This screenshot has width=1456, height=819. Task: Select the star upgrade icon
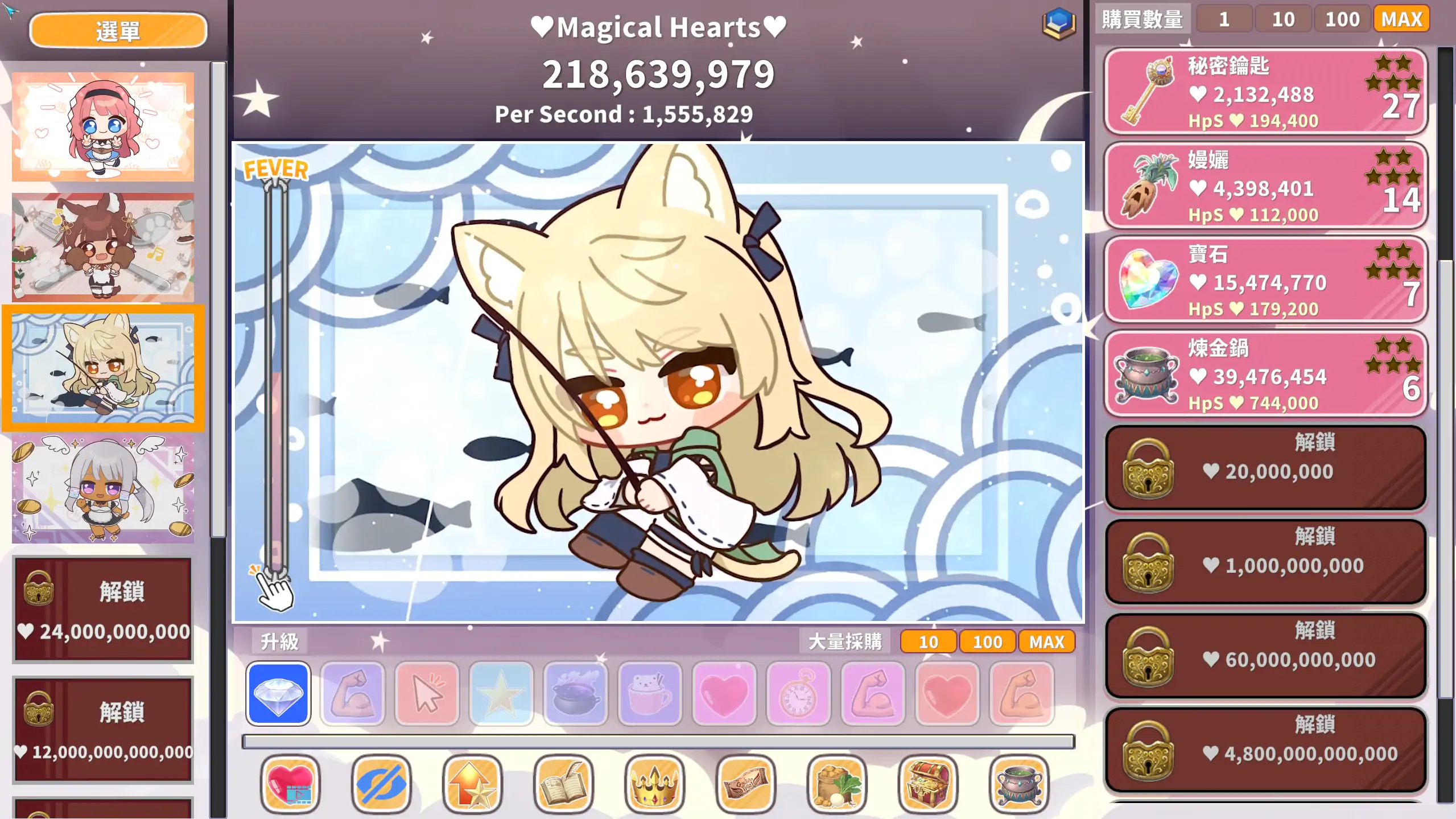(x=501, y=694)
